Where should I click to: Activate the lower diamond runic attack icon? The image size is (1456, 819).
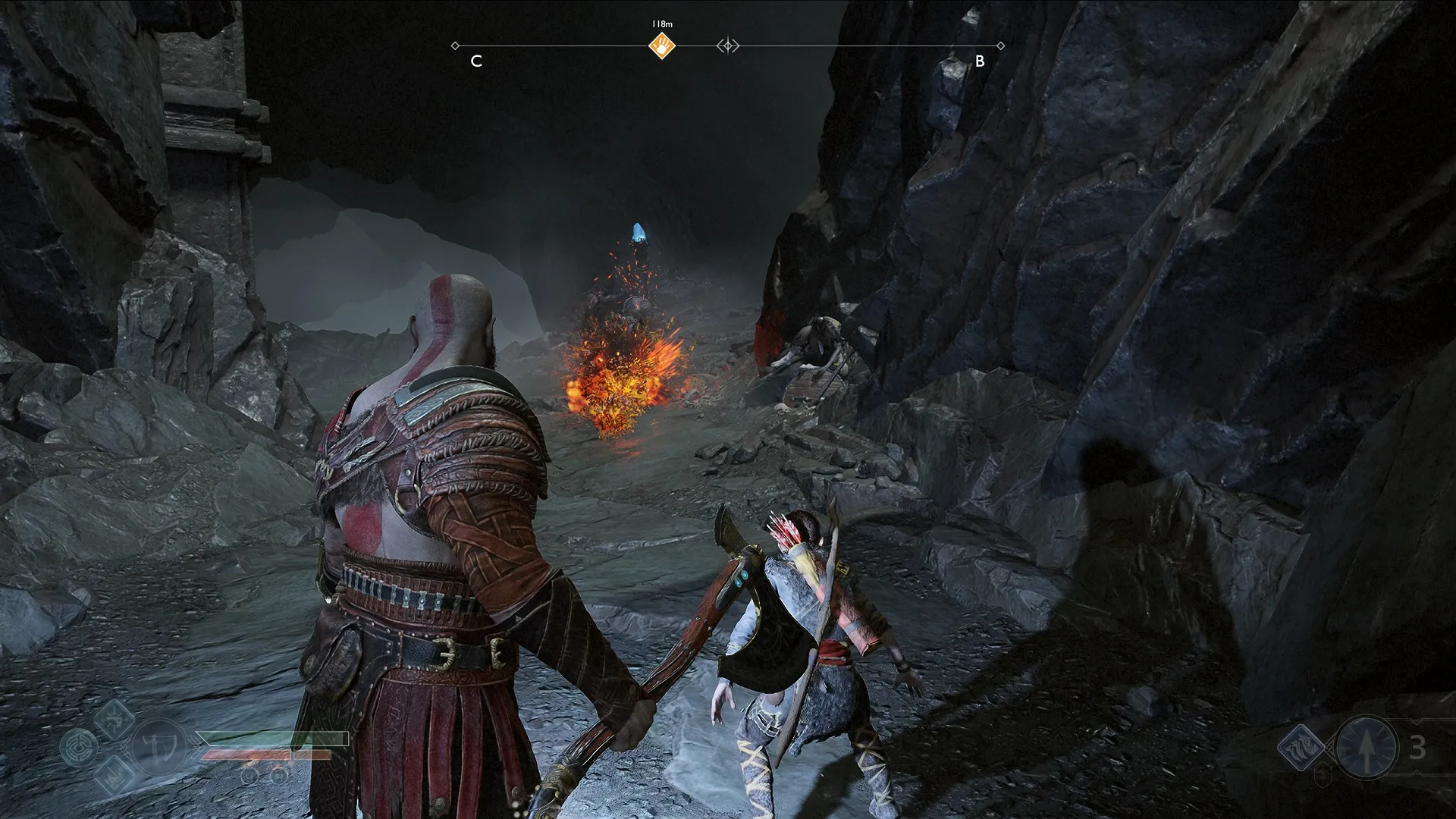tap(116, 775)
